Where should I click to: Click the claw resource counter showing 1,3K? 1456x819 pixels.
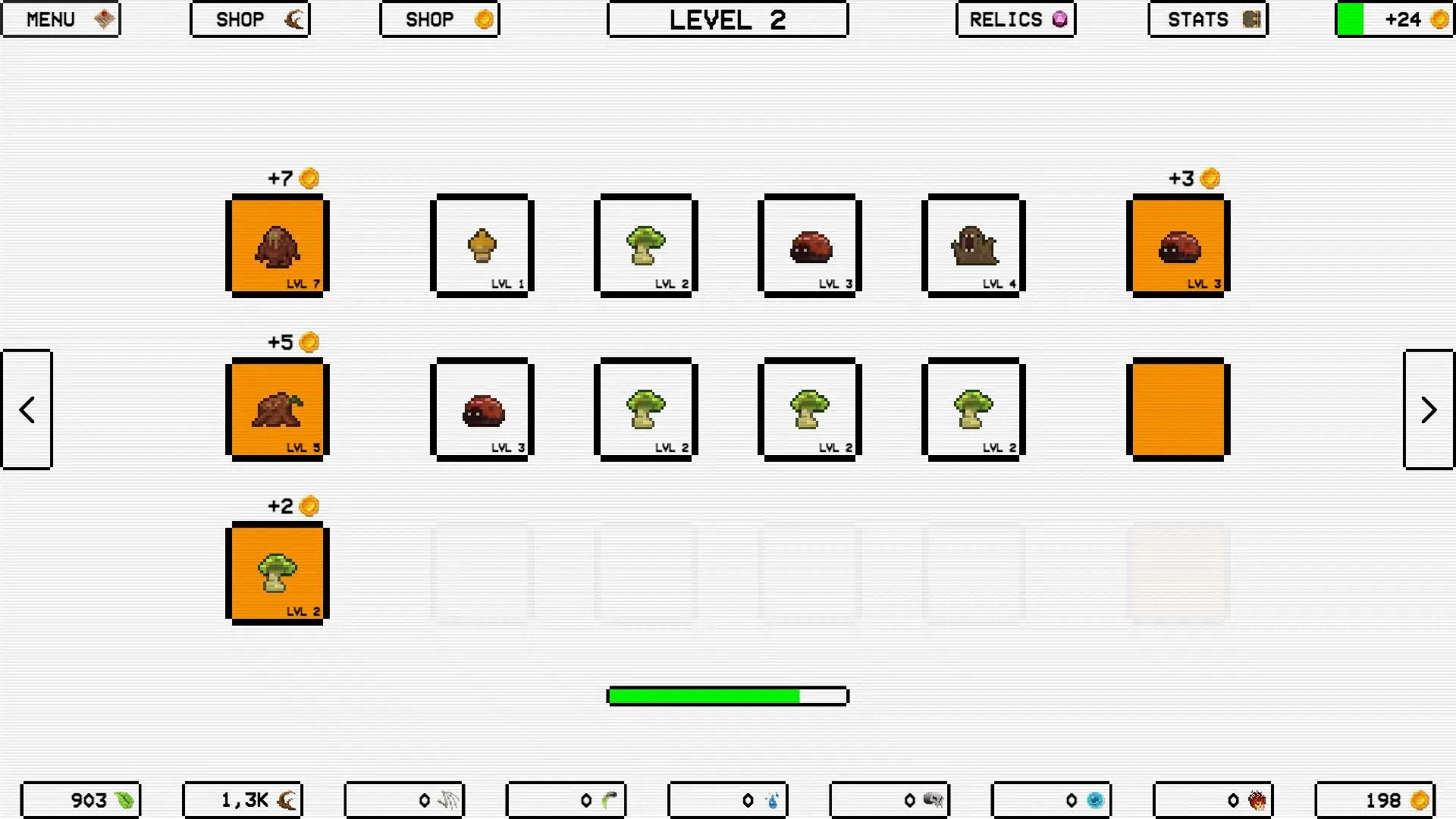(x=243, y=799)
